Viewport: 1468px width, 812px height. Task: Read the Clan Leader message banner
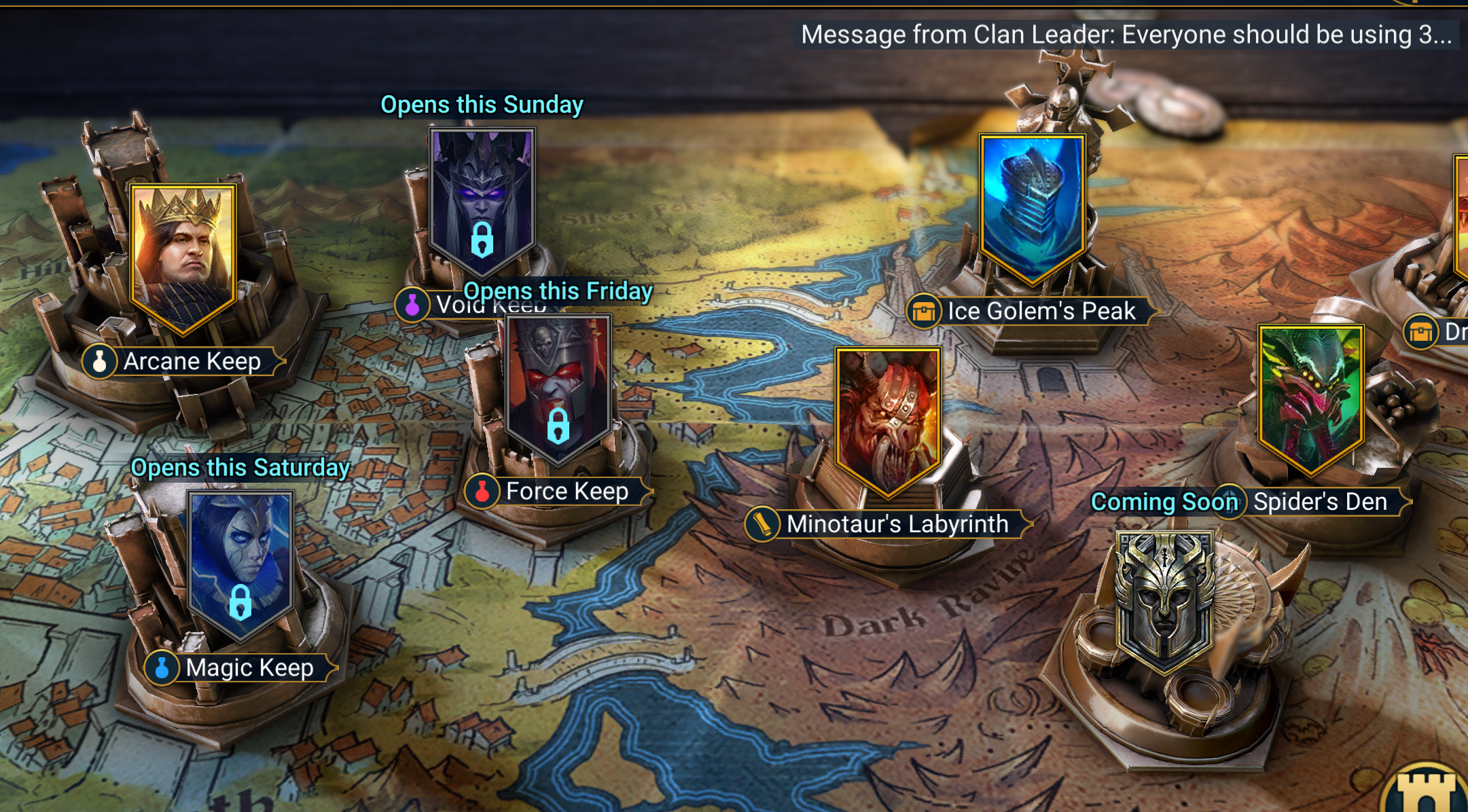(x=1126, y=34)
